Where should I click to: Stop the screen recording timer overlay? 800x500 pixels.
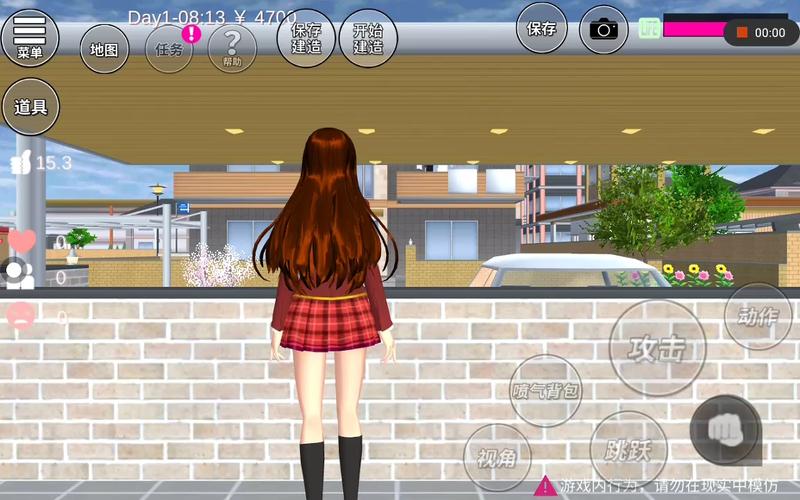pyautogui.click(x=742, y=33)
